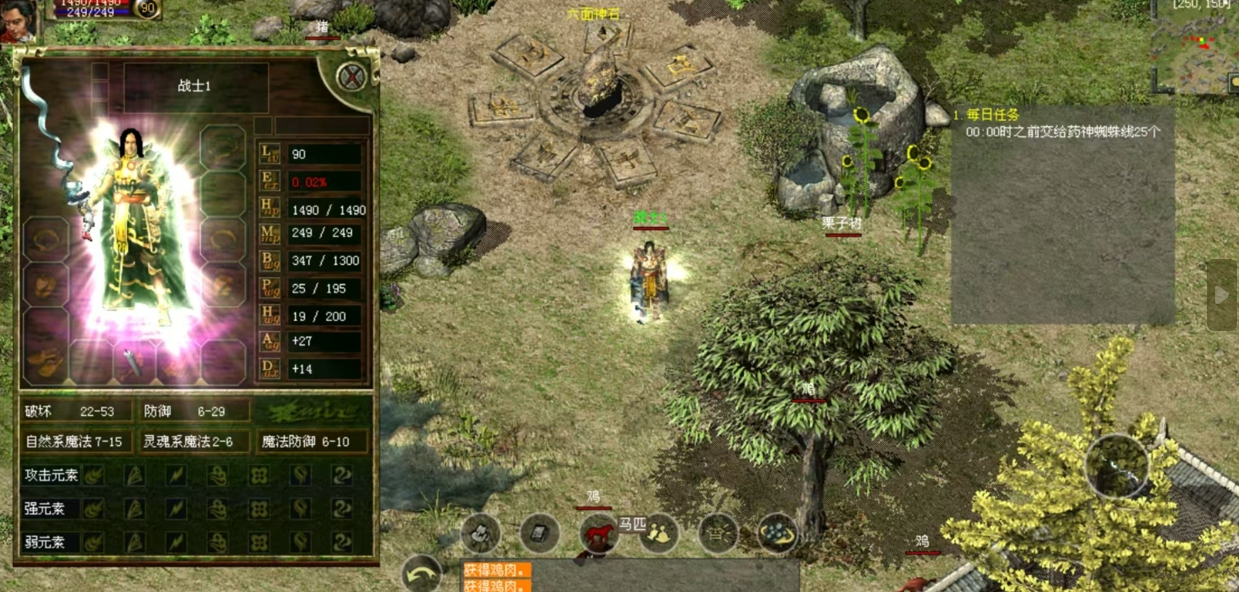Close the character equipment panel
1239x592 pixels.
(x=350, y=76)
